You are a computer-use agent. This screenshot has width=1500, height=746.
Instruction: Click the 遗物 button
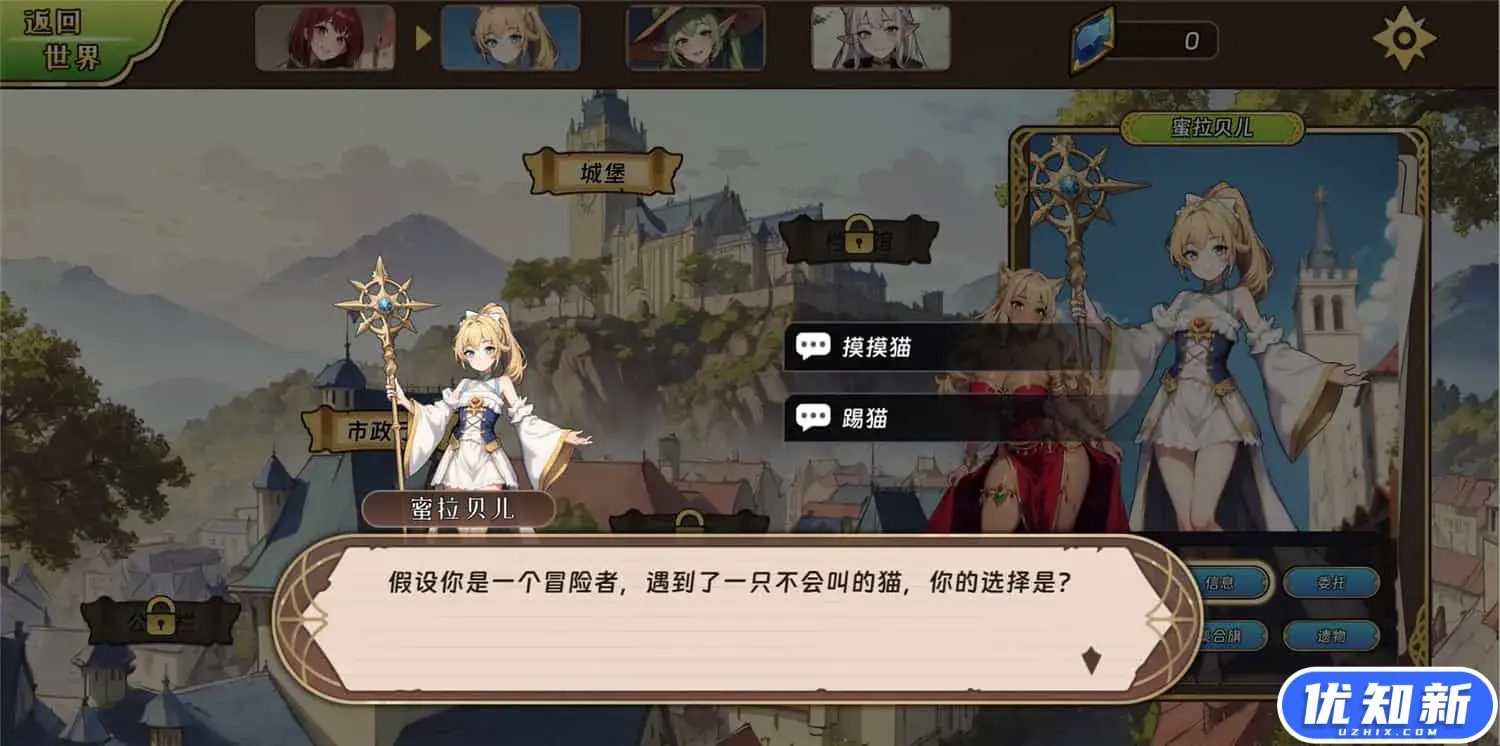(1331, 634)
